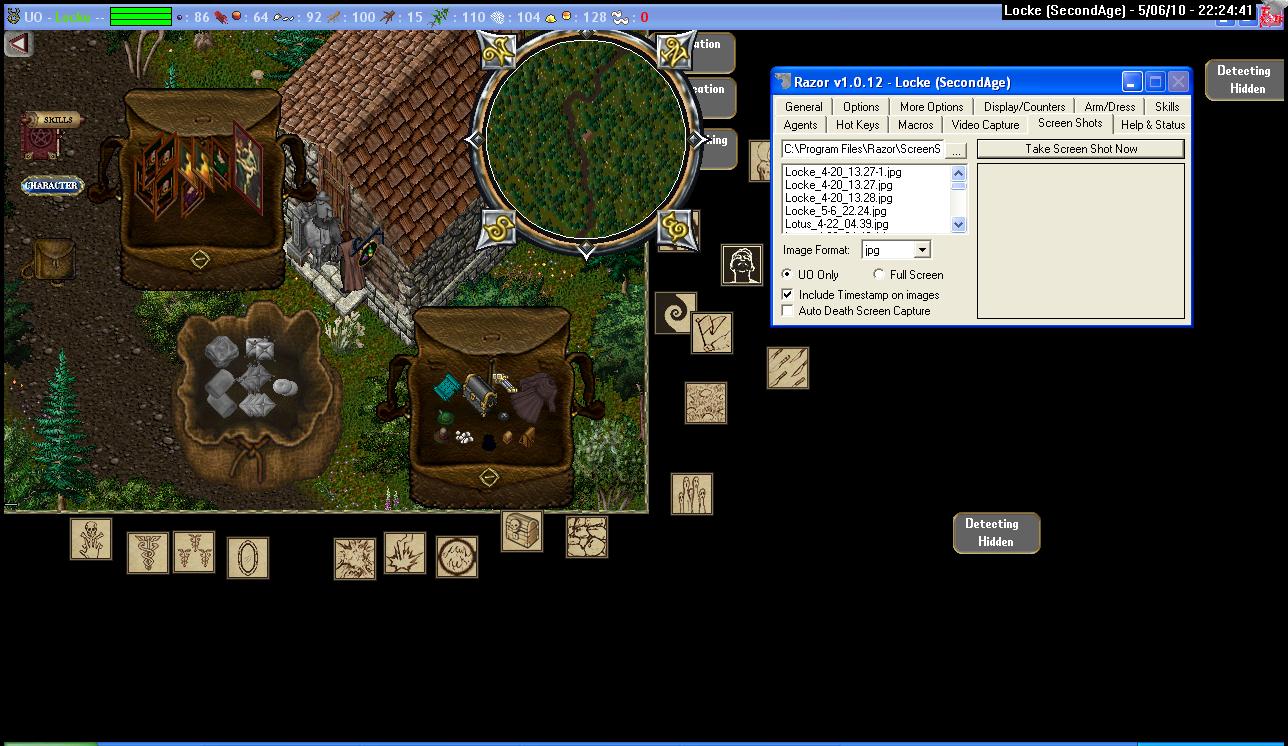Open the Macros tab in Razor
This screenshot has width=1288, height=746.
(x=915, y=125)
